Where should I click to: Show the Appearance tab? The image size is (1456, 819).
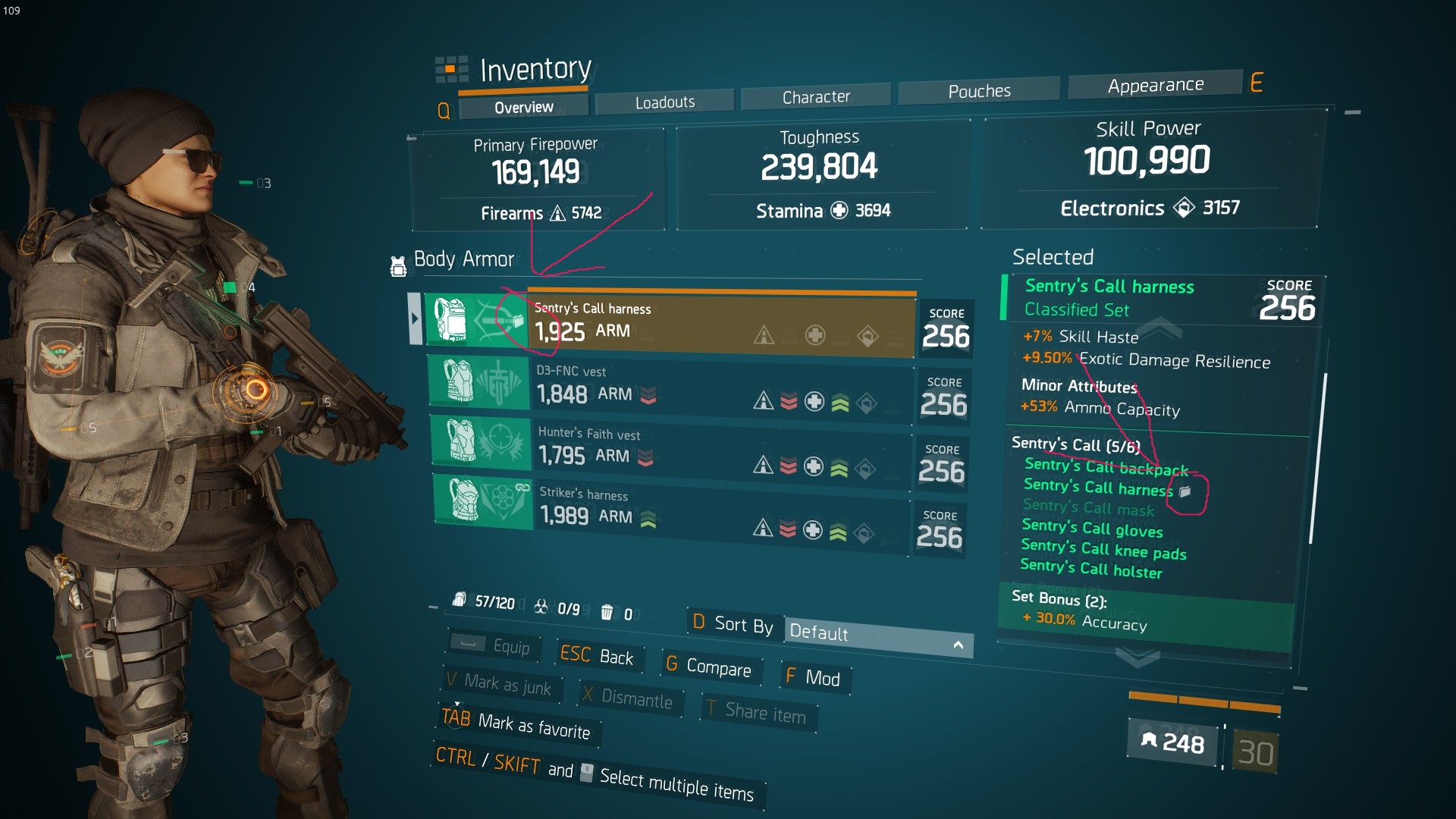1154,86
